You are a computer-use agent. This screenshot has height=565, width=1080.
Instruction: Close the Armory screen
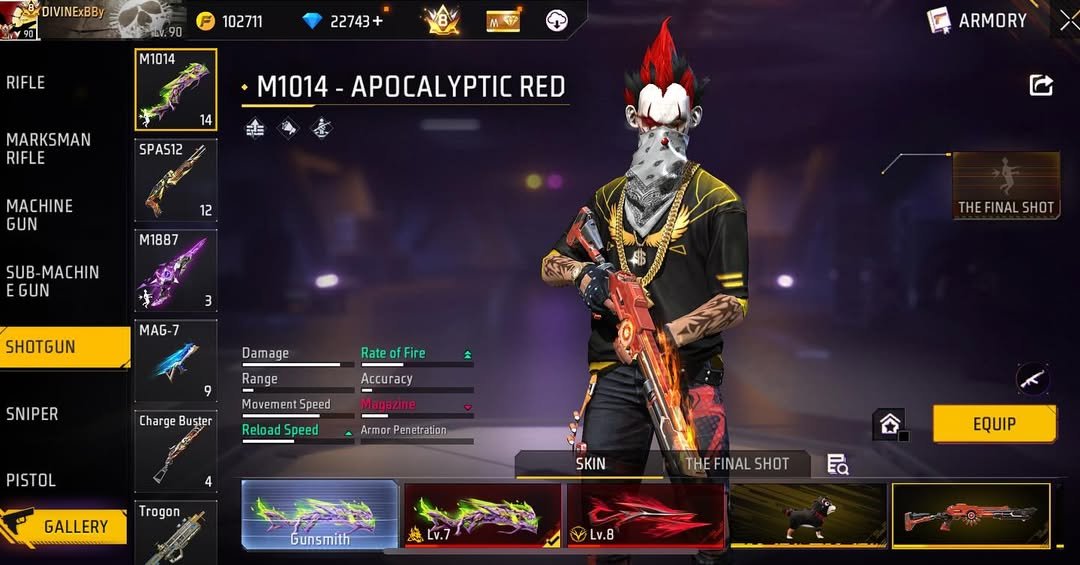(1067, 20)
